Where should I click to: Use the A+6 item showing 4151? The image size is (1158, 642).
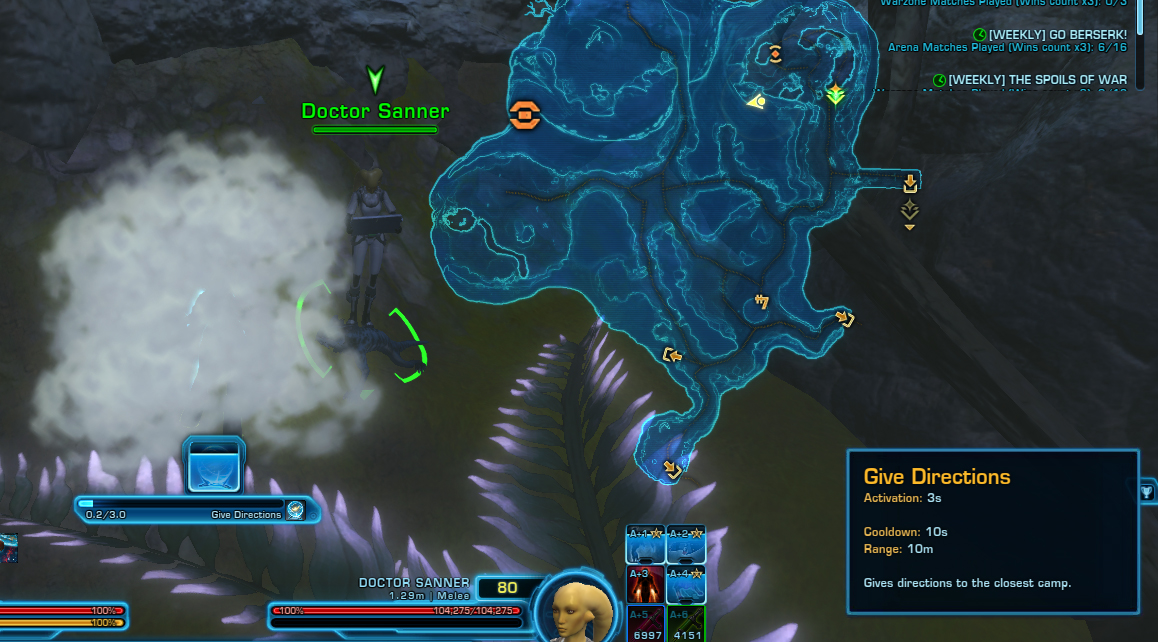click(686, 624)
